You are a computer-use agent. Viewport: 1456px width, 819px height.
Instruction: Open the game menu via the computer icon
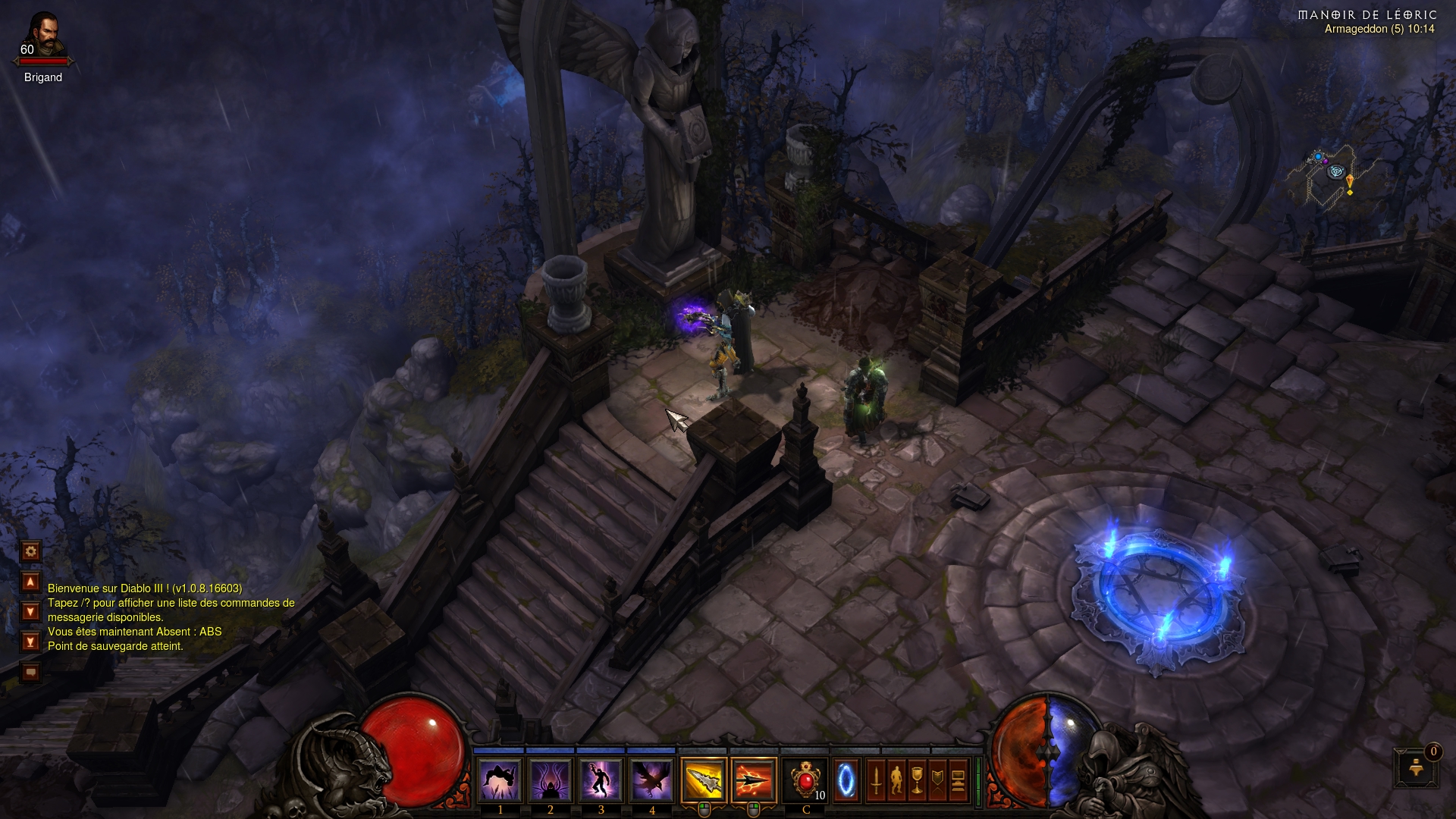(x=958, y=780)
